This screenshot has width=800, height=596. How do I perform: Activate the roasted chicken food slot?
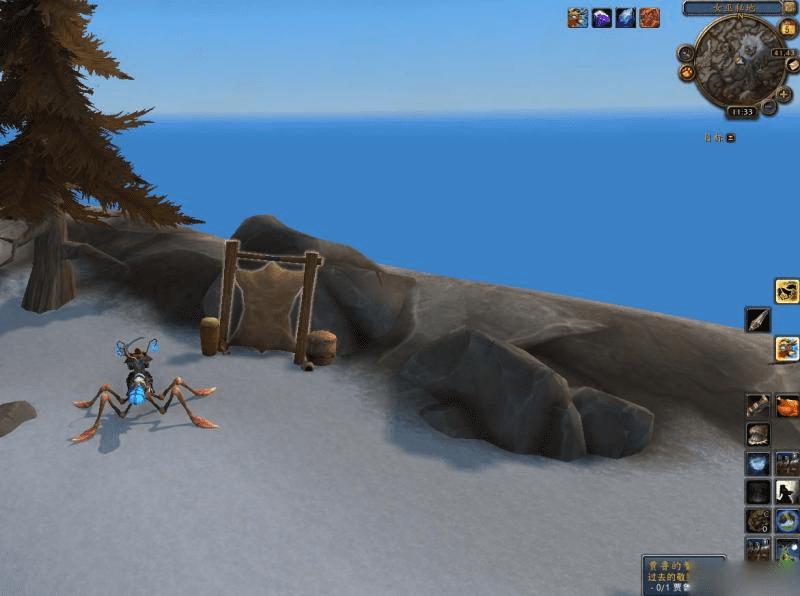pyautogui.click(x=788, y=406)
